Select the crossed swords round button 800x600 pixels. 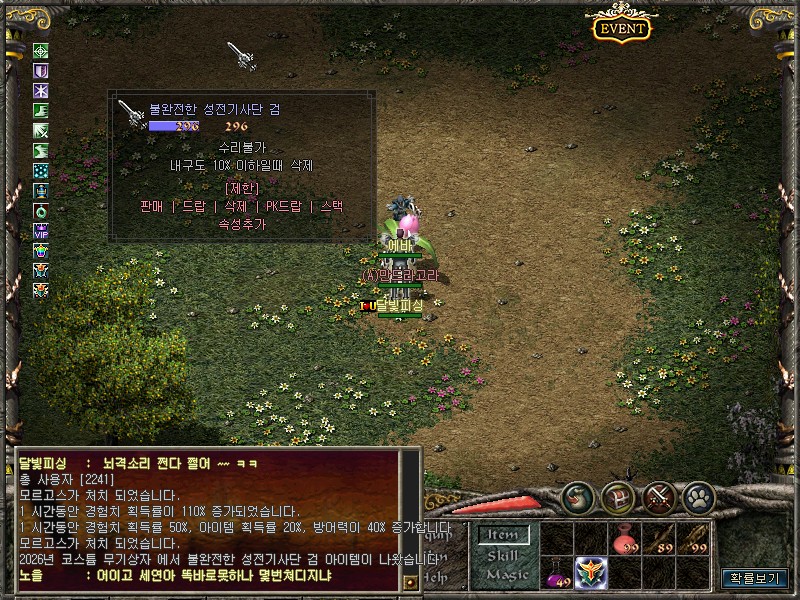point(659,497)
